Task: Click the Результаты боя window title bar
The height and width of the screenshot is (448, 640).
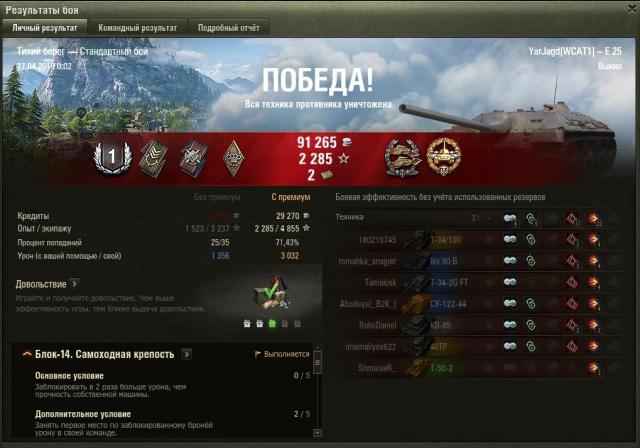Action: 300,9
